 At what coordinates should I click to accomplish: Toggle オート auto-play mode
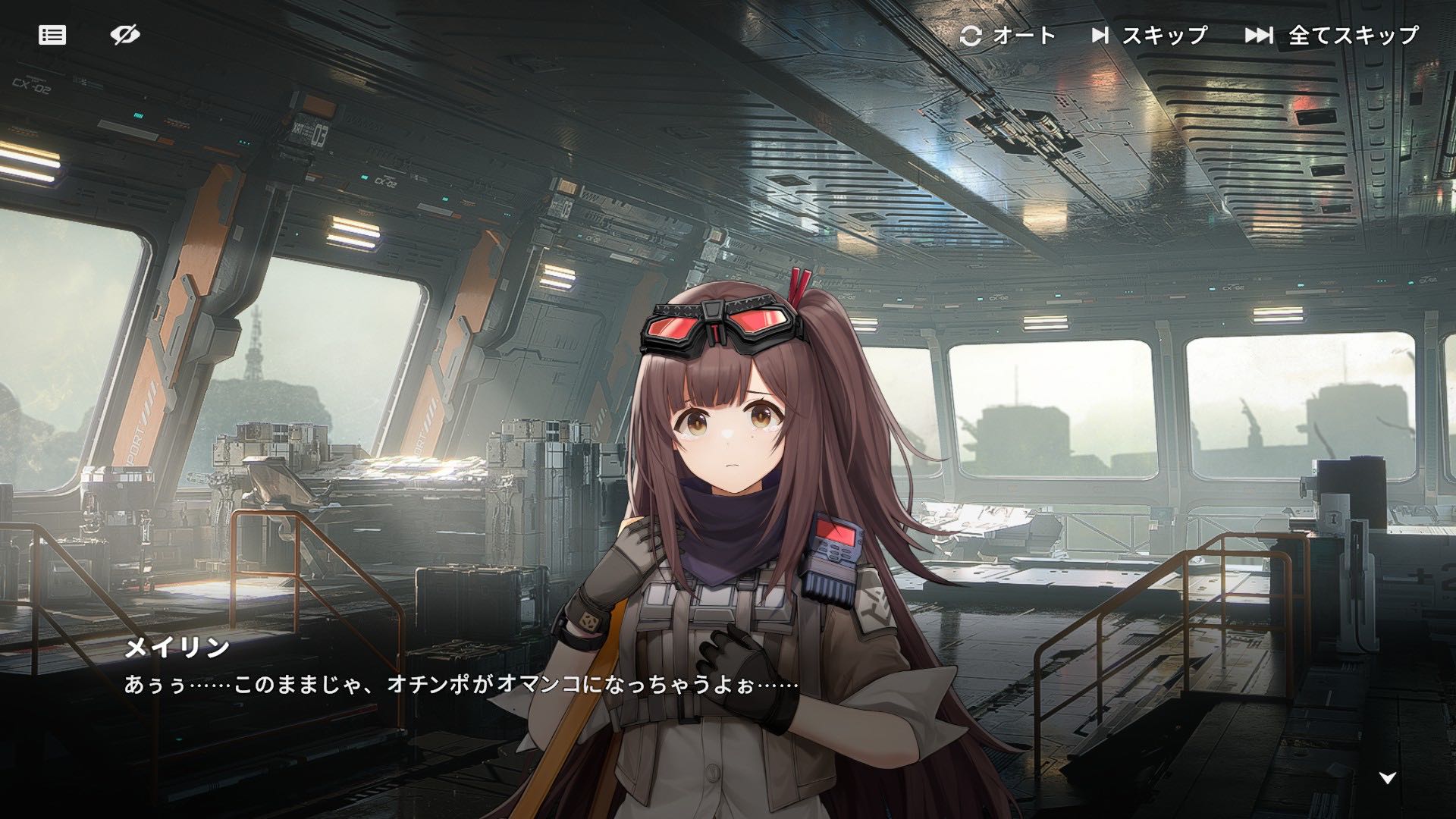1008,36
